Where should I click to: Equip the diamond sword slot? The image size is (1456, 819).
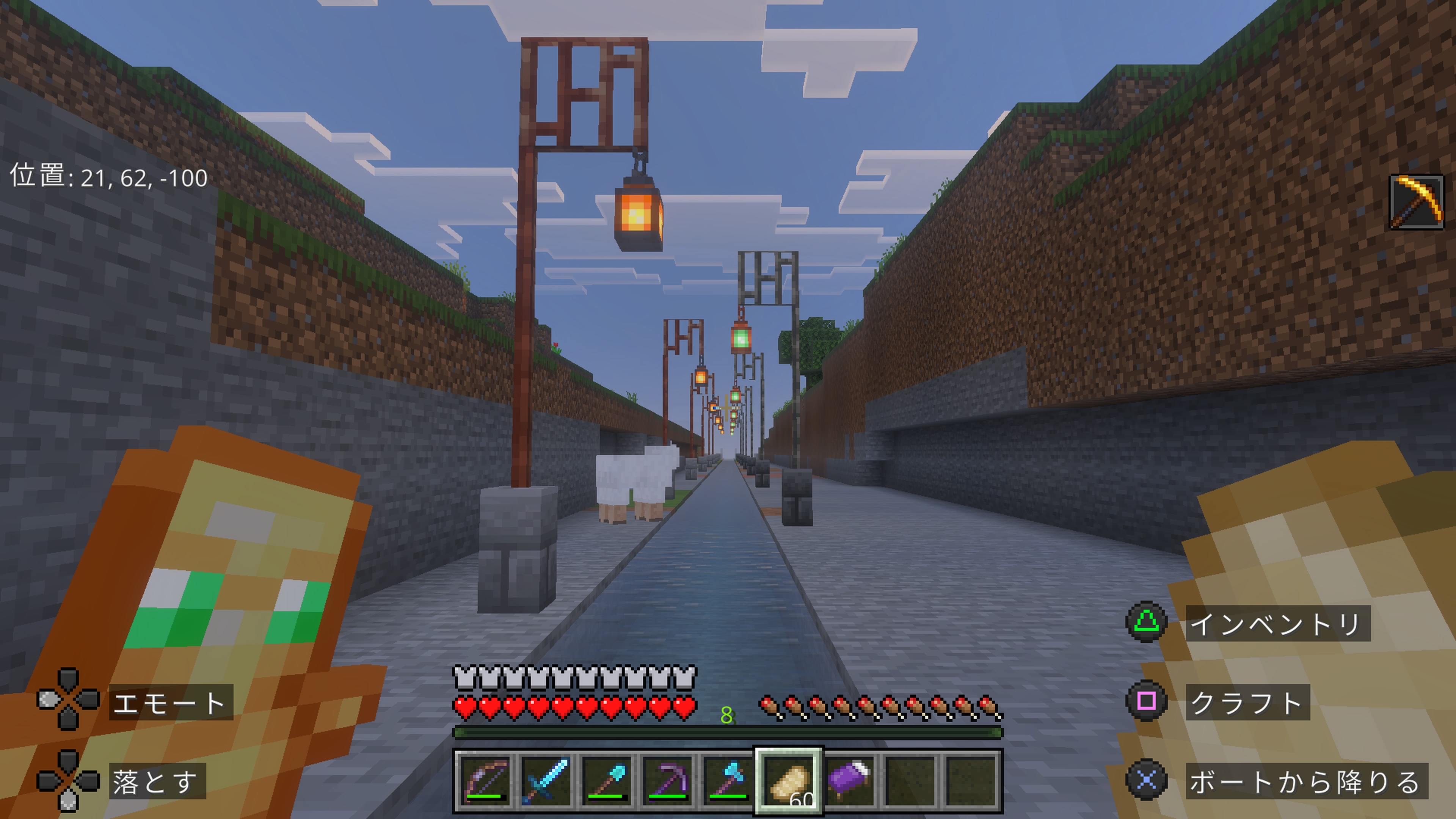[x=546, y=781]
